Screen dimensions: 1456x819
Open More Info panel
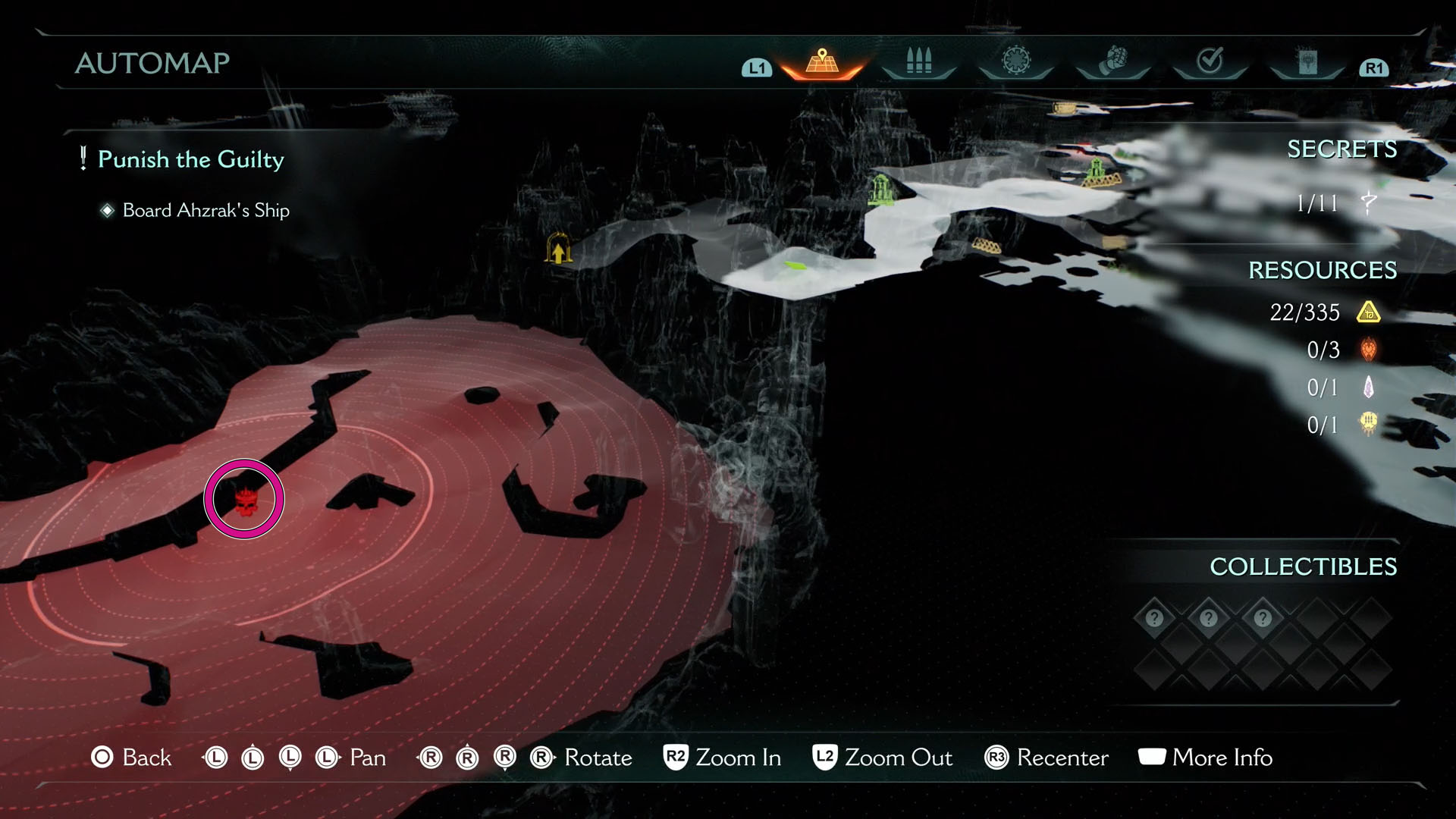pos(1205,758)
